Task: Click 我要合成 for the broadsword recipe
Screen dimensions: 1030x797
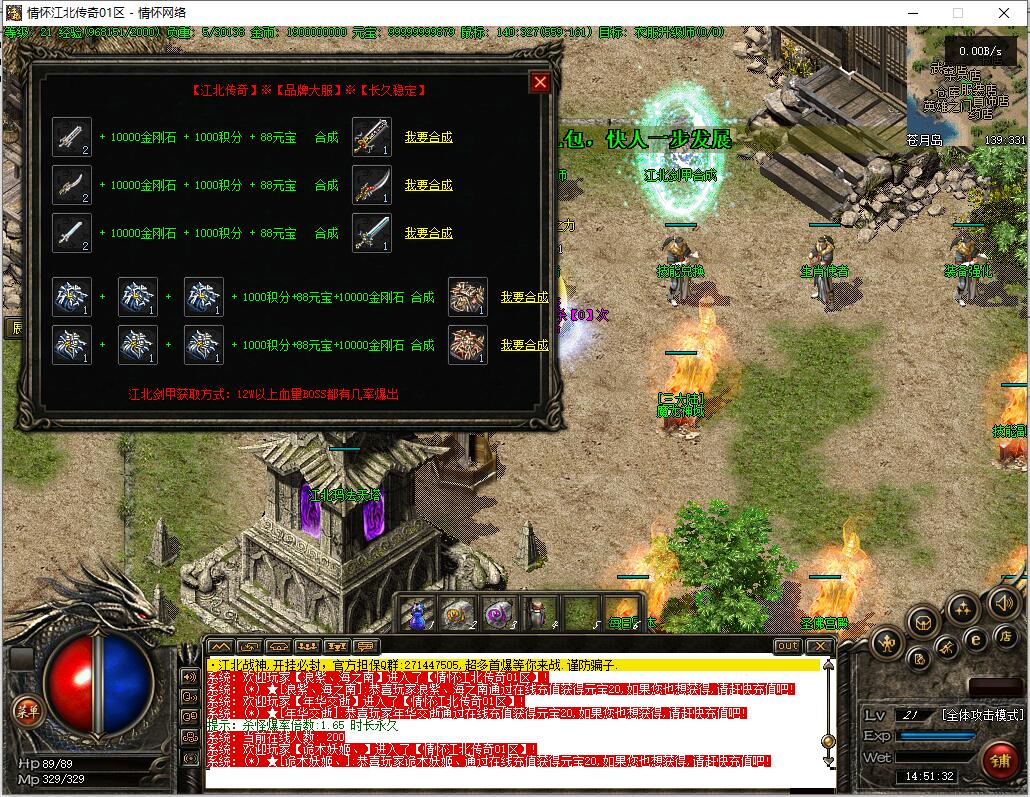Action: pos(428,137)
